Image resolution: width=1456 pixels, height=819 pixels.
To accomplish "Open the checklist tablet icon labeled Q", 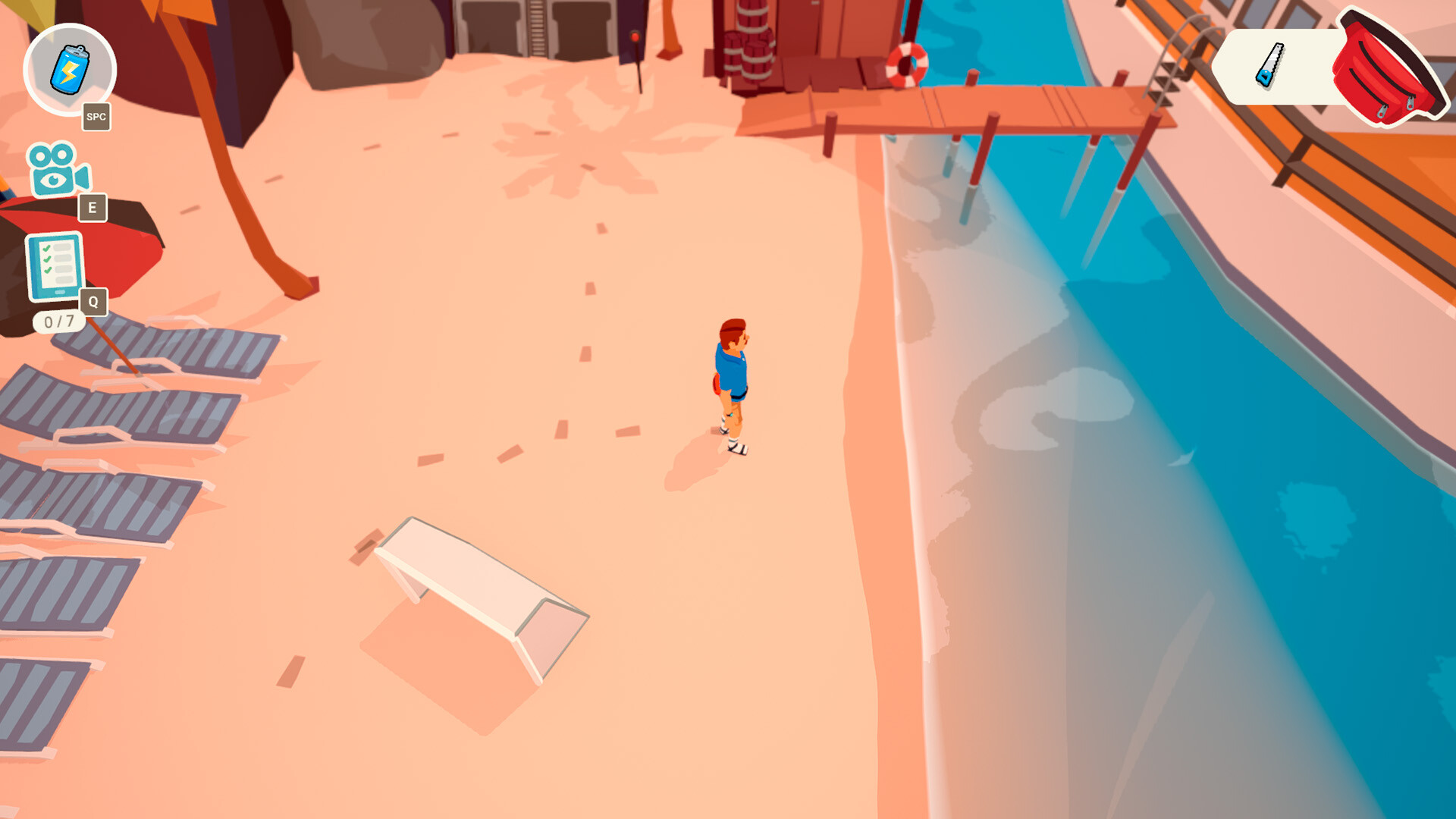I will [x=55, y=265].
